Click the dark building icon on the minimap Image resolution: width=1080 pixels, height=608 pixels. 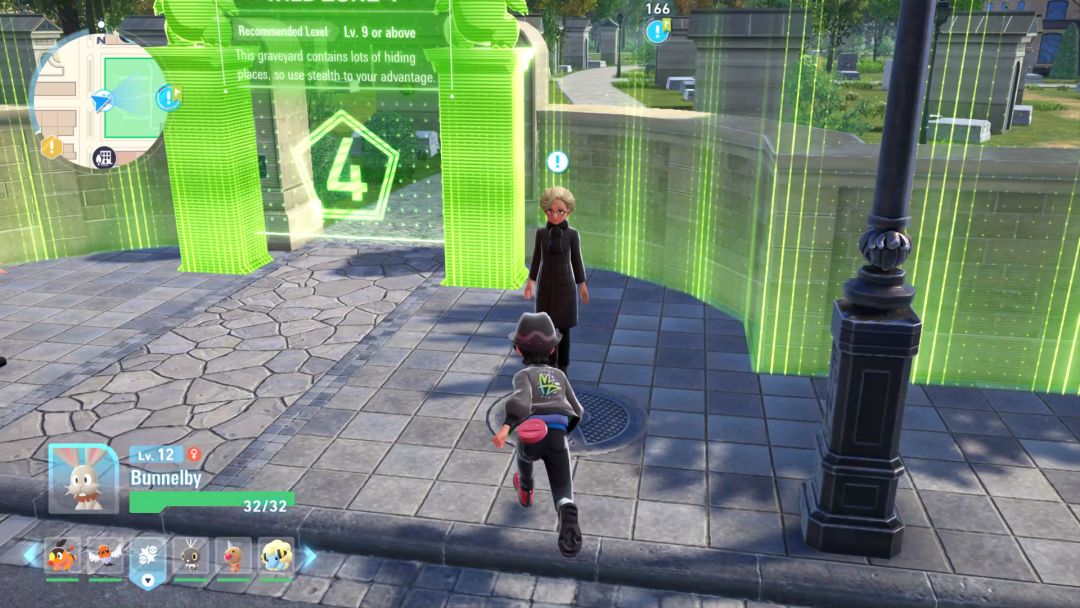(104, 157)
